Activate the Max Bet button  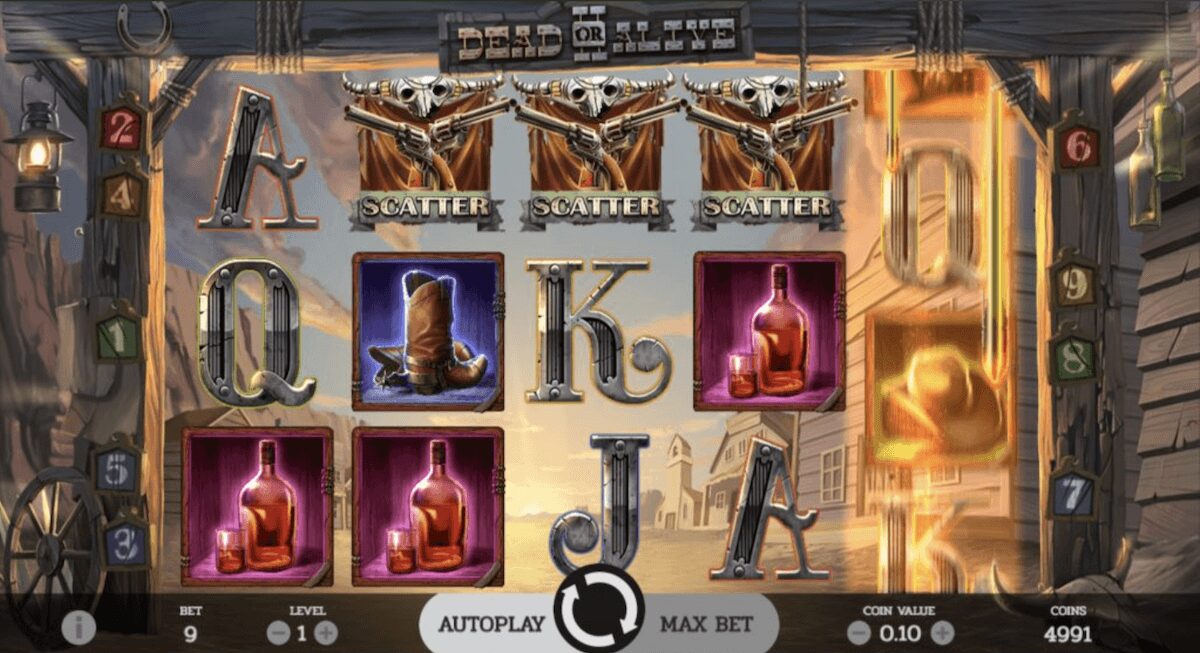tap(707, 624)
